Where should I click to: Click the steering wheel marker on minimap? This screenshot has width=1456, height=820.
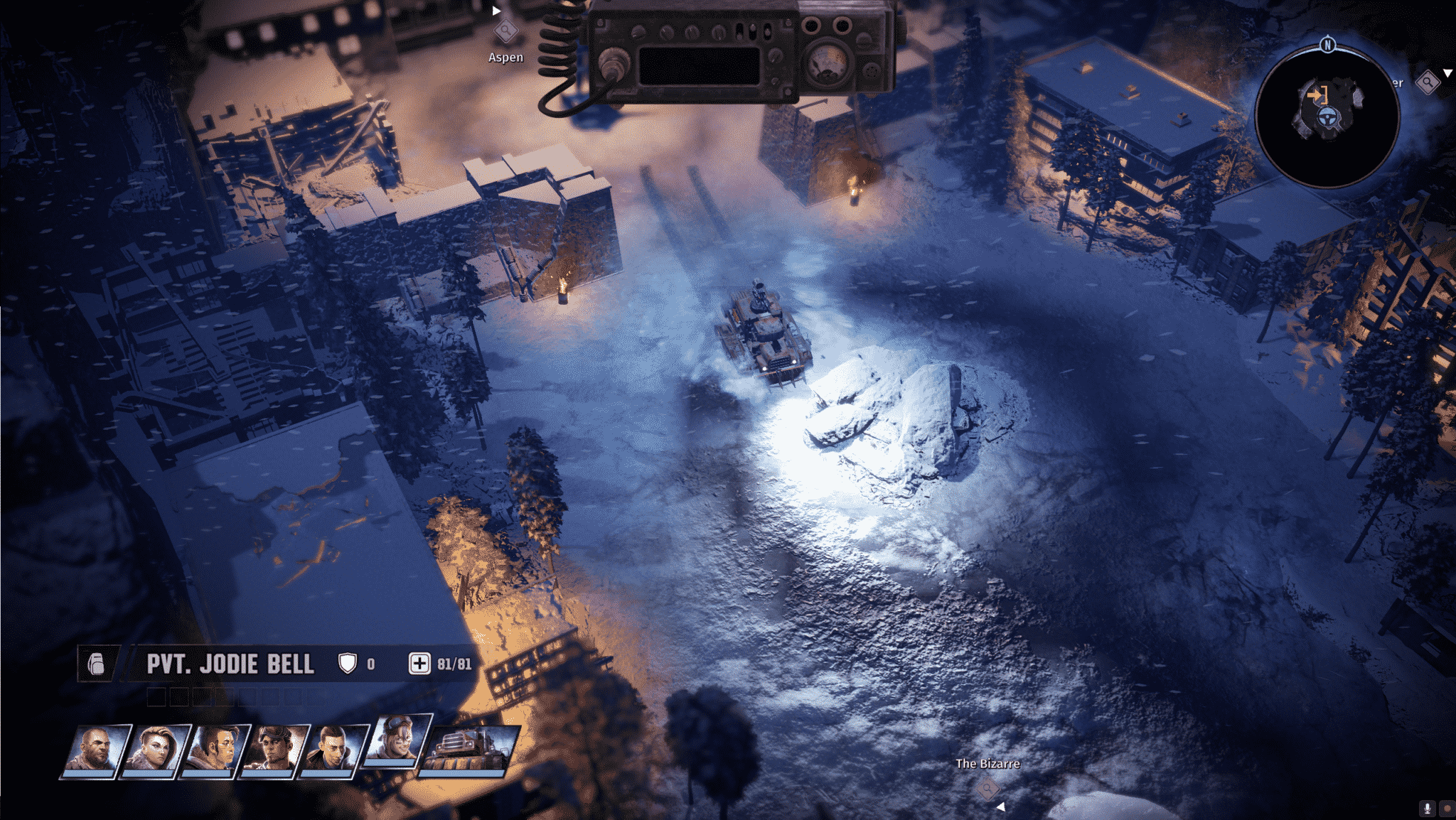[1326, 119]
